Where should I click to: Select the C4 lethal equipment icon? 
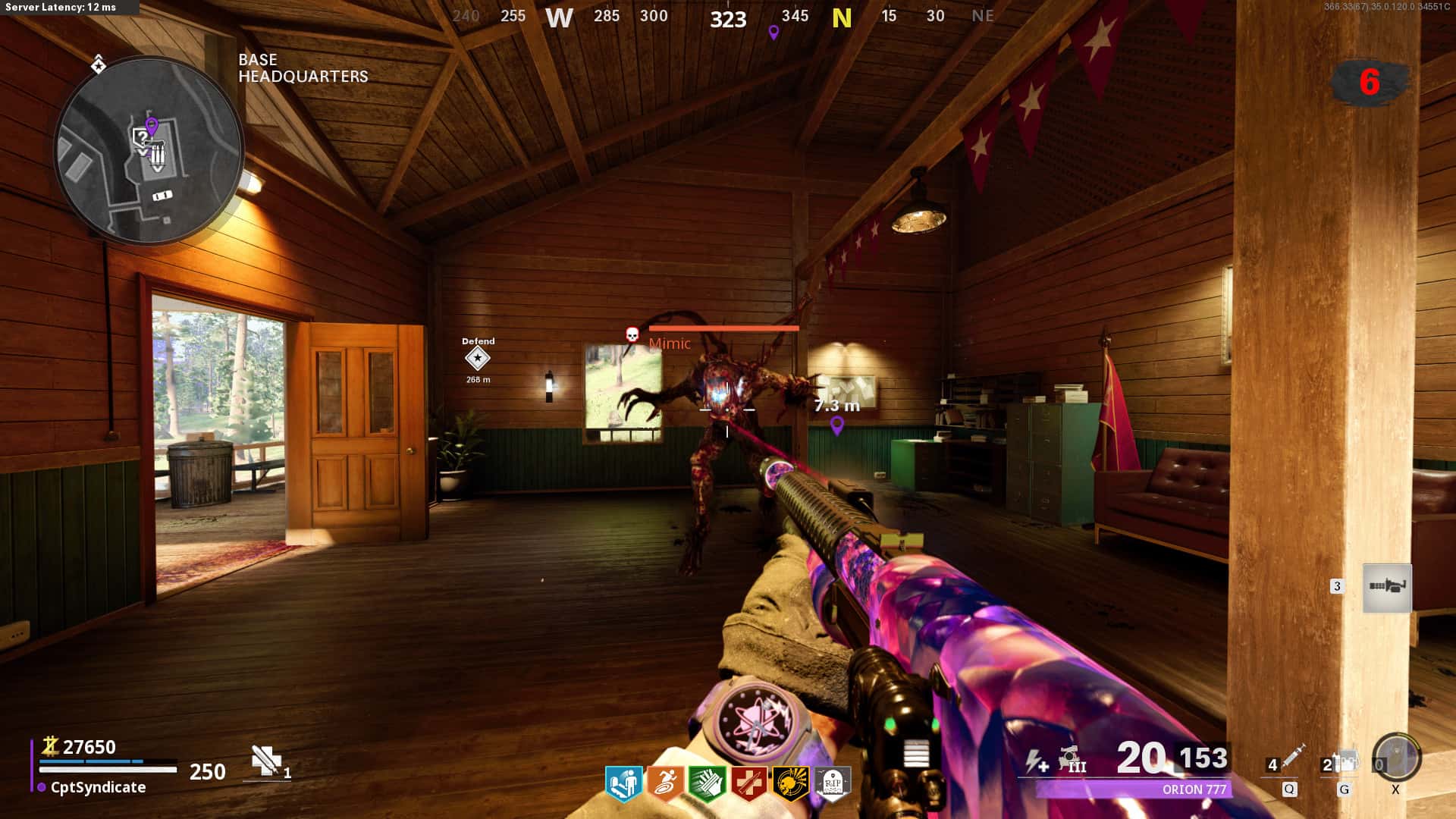click(x=1347, y=761)
